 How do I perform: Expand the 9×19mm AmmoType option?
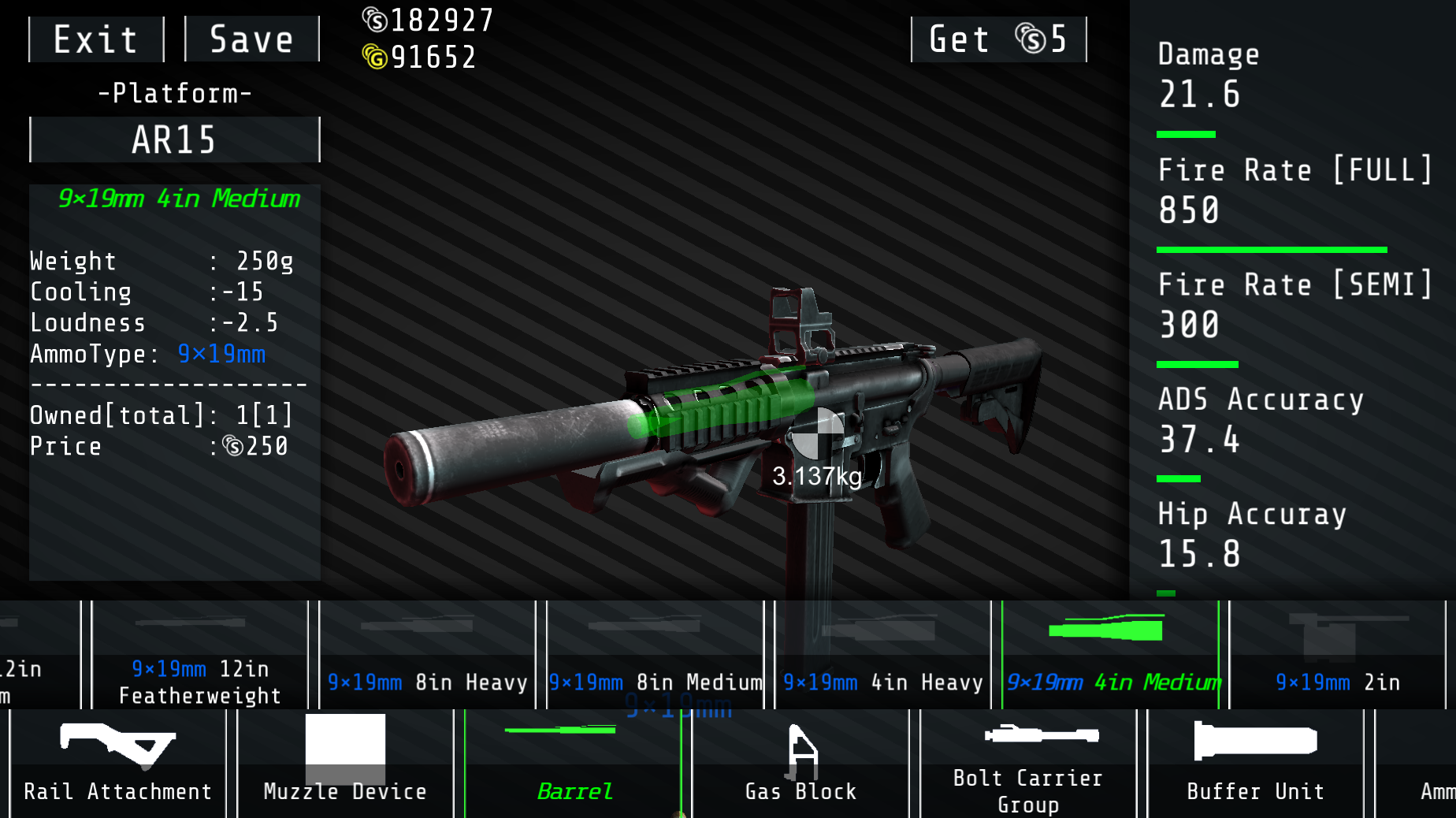[221, 354]
